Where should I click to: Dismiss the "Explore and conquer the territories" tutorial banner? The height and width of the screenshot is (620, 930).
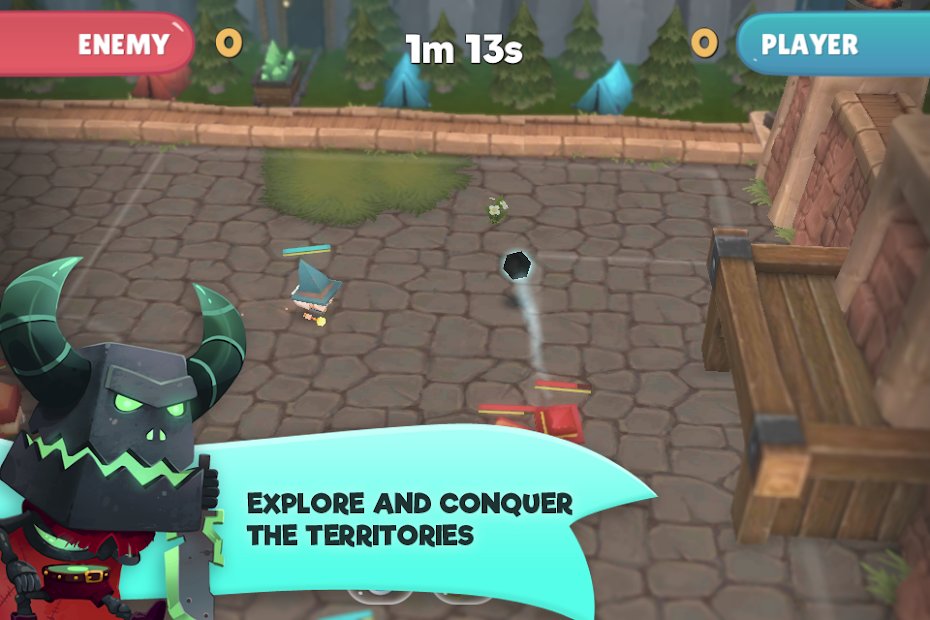pos(420,516)
